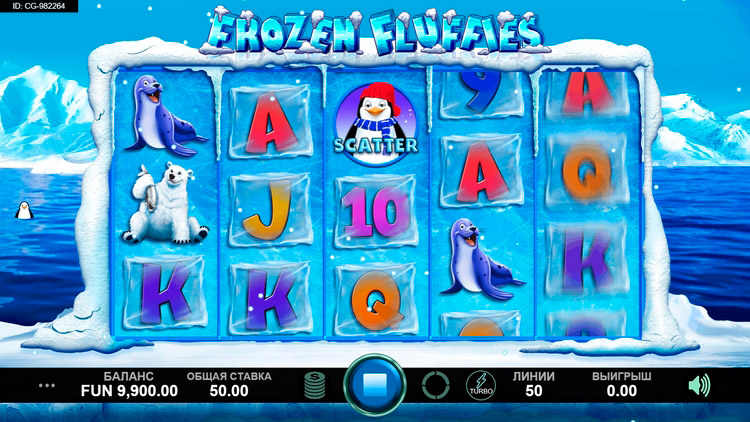This screenshot has height=422, width=750.
Task: Stop the reels with the center button
Action: click(375, 384)
